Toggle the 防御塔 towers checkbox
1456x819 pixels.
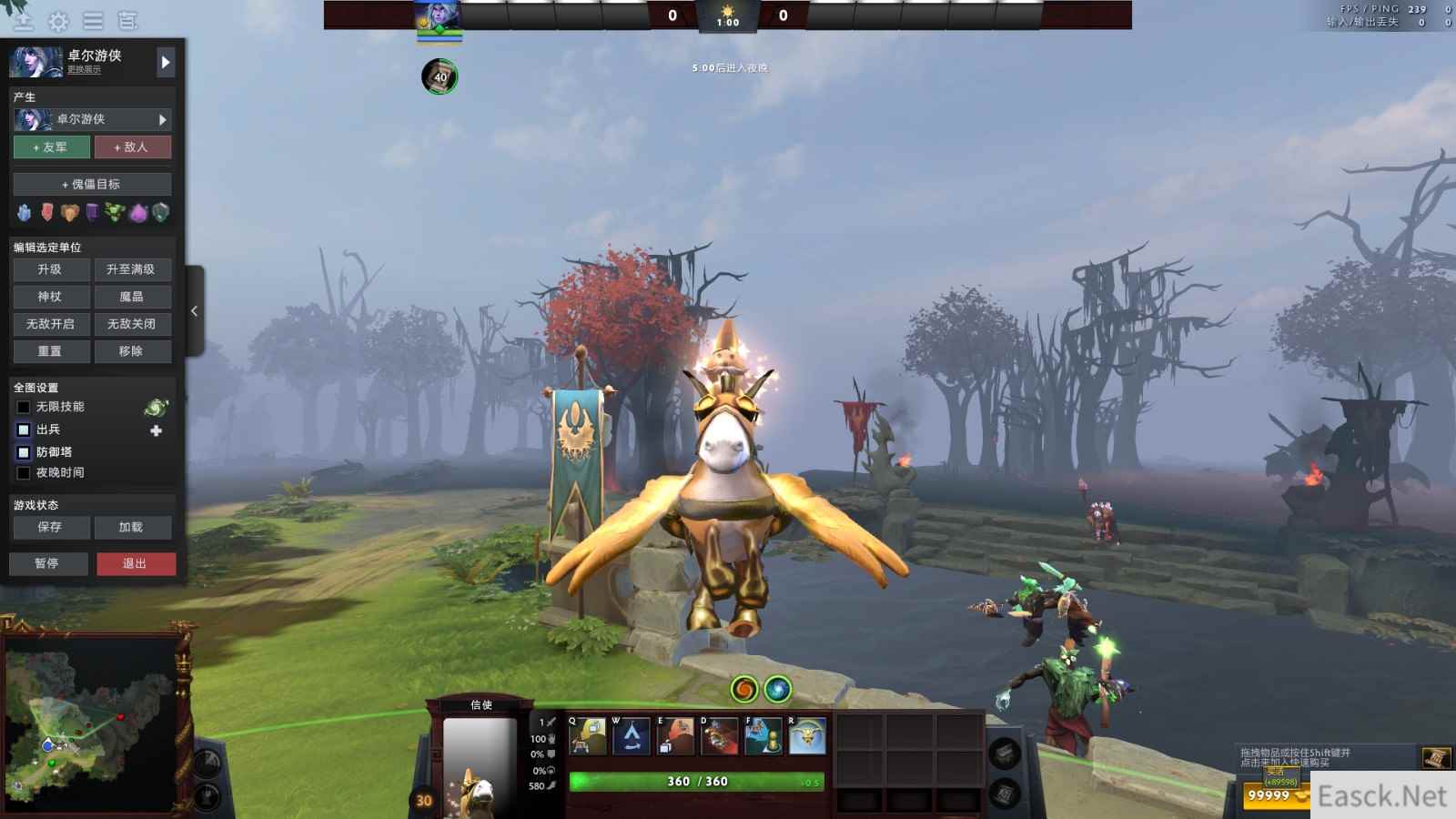24,452
